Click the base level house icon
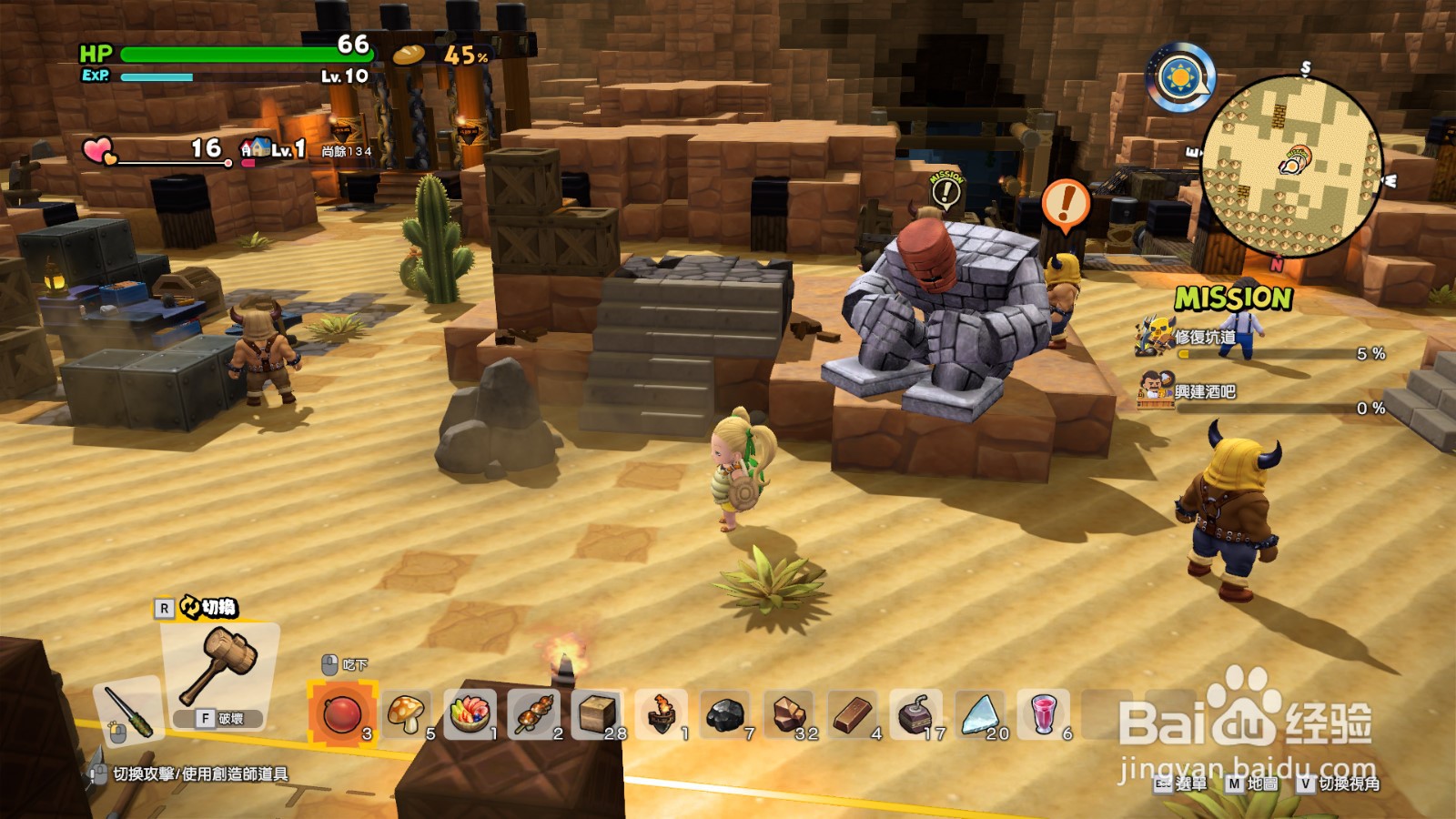 point(255,148)
